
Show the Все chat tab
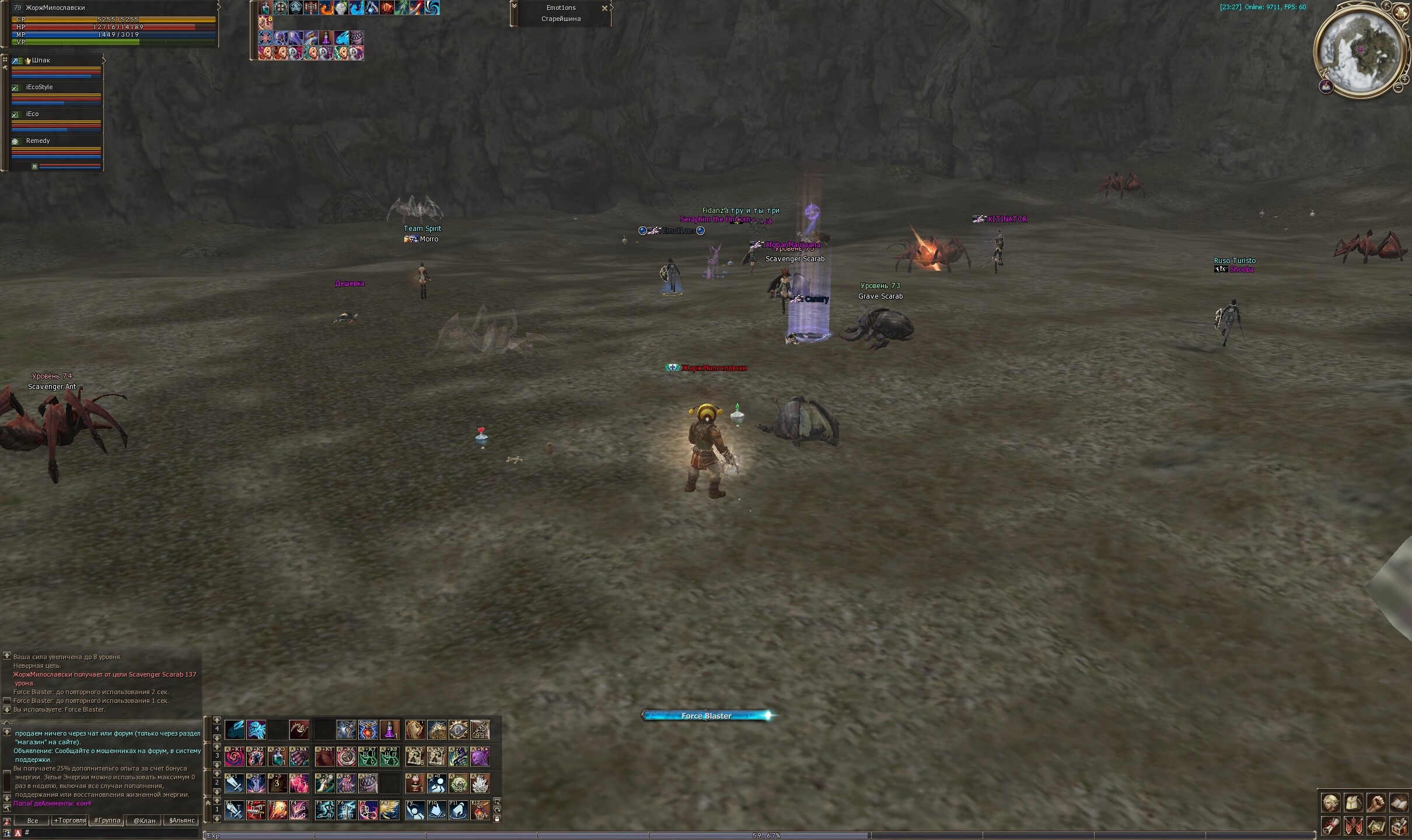[33, 820]
